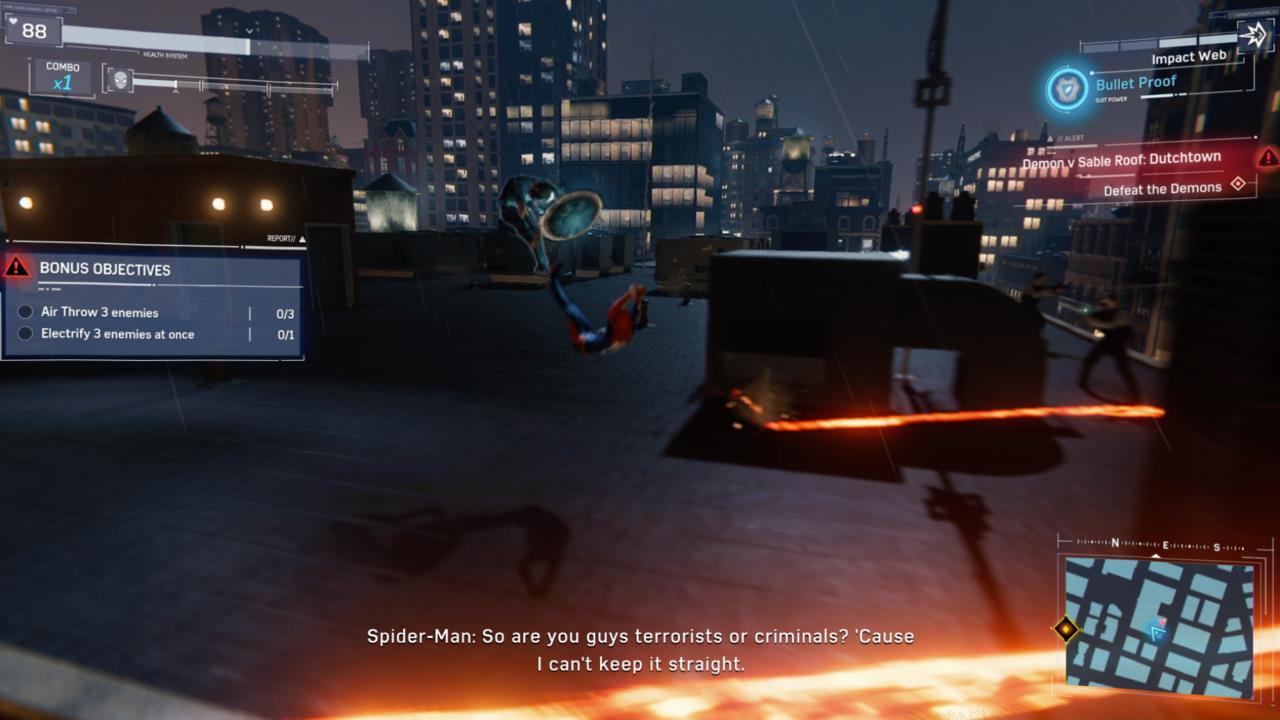Check the Air Throw 3 enemies objective circle
The image size is (1280, 720).
tap(23, 312)
